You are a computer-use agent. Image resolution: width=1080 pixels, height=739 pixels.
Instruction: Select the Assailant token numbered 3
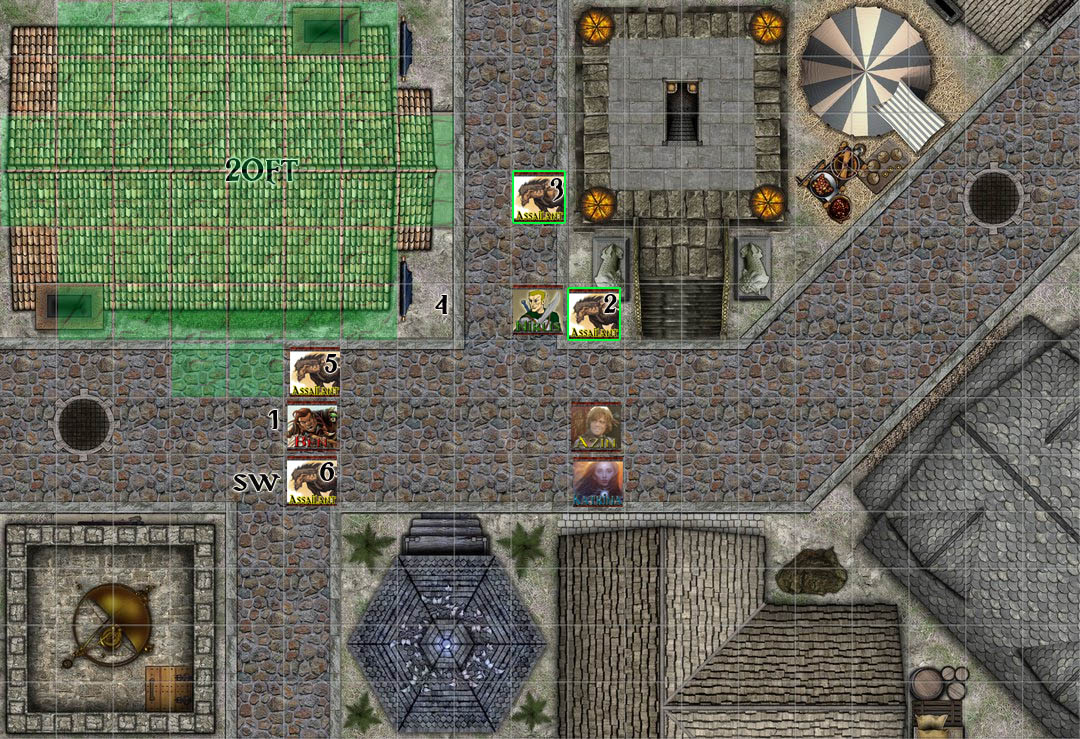539,197
